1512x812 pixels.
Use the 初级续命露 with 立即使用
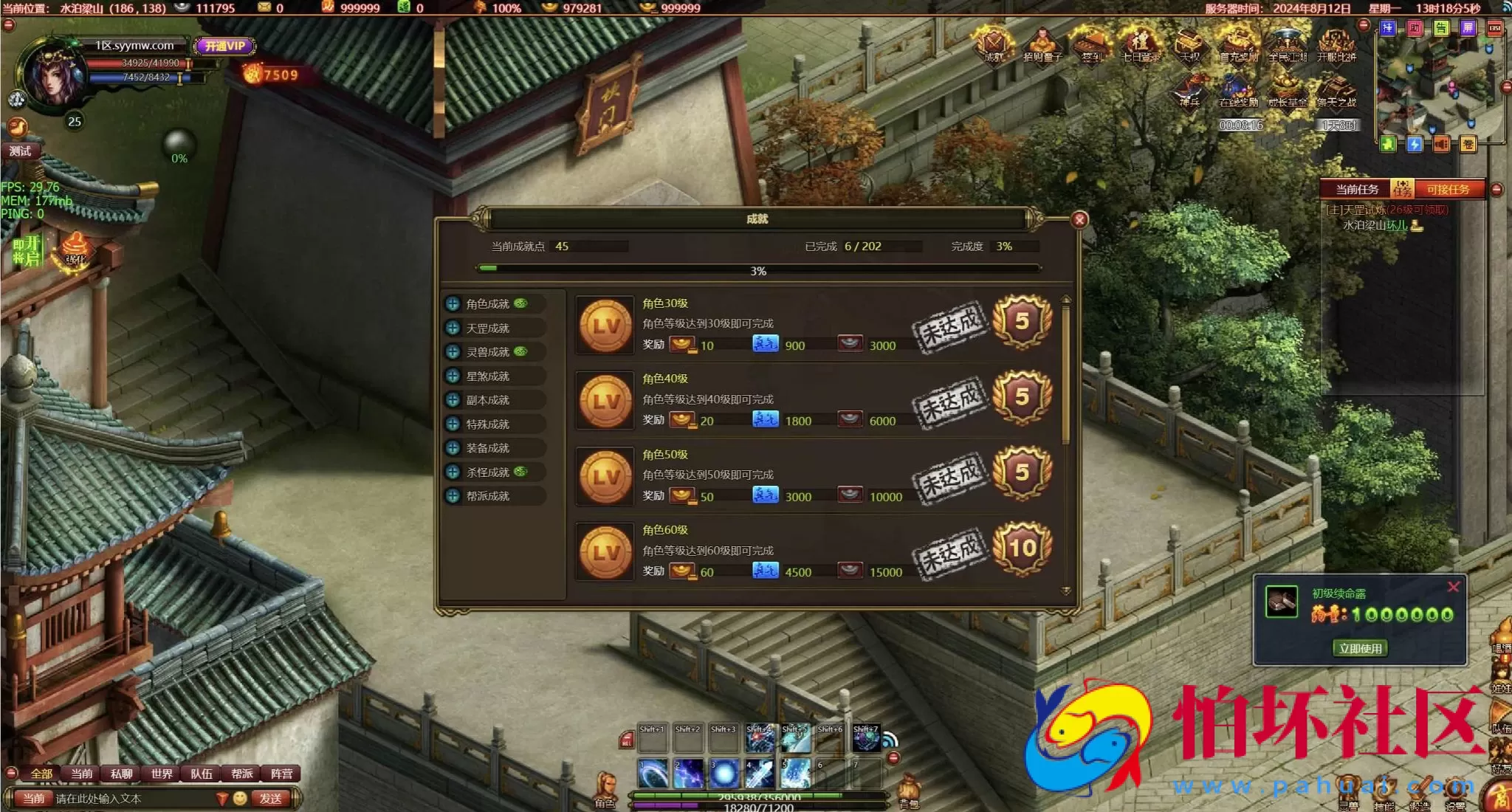pos(1360,648)
